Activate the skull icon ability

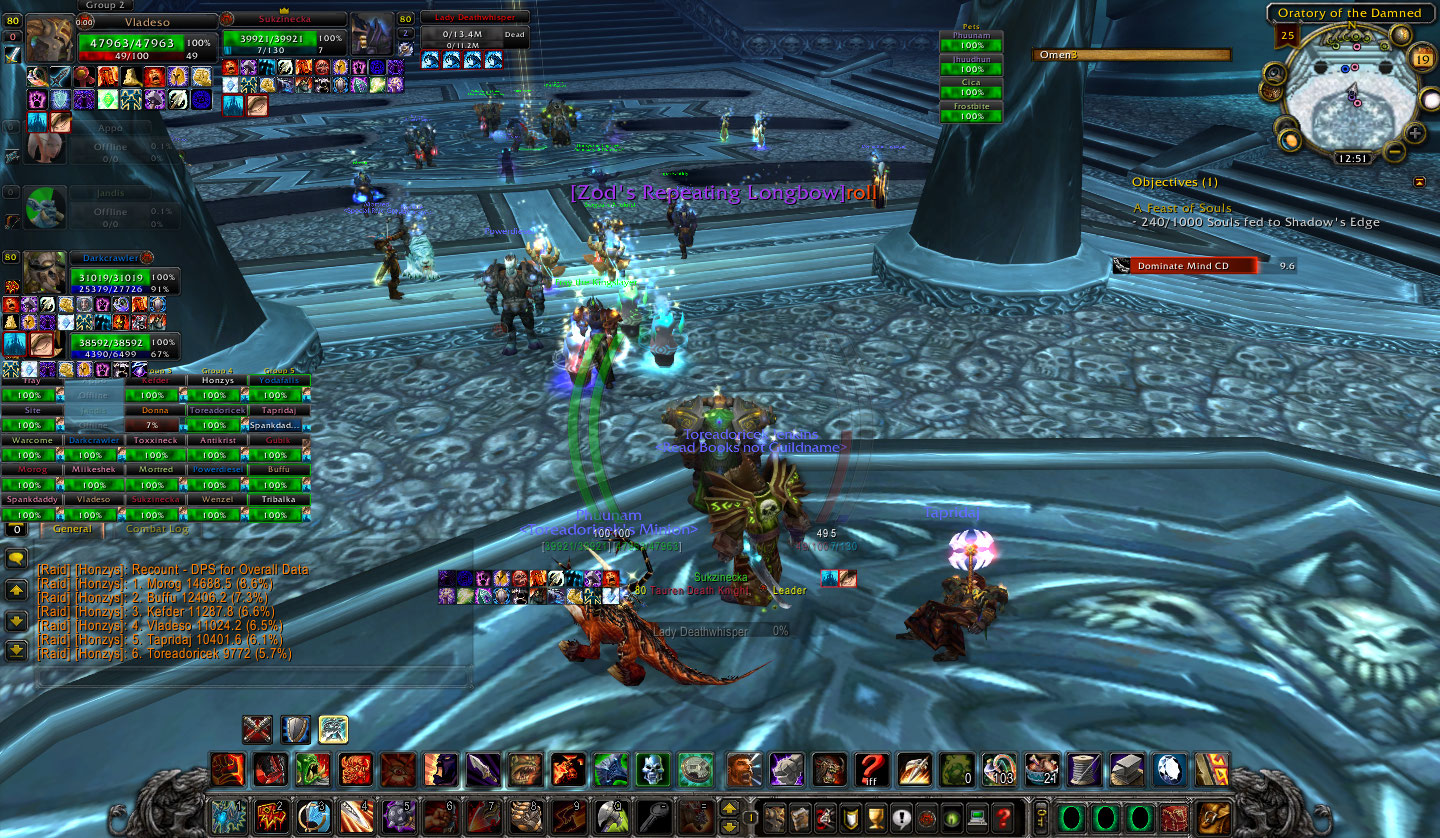click(x=652, y=769)
